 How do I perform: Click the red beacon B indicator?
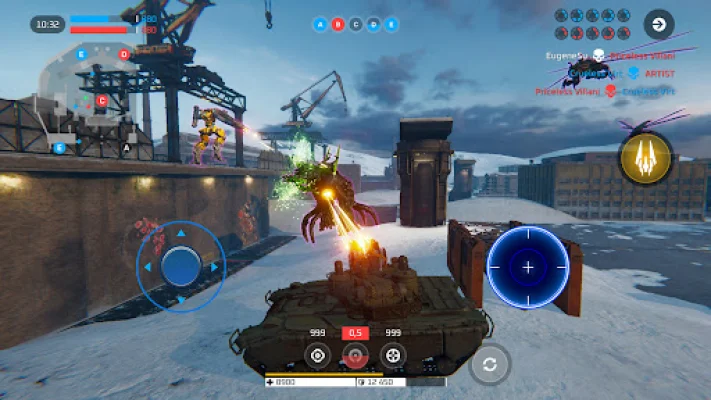point(337,24)
